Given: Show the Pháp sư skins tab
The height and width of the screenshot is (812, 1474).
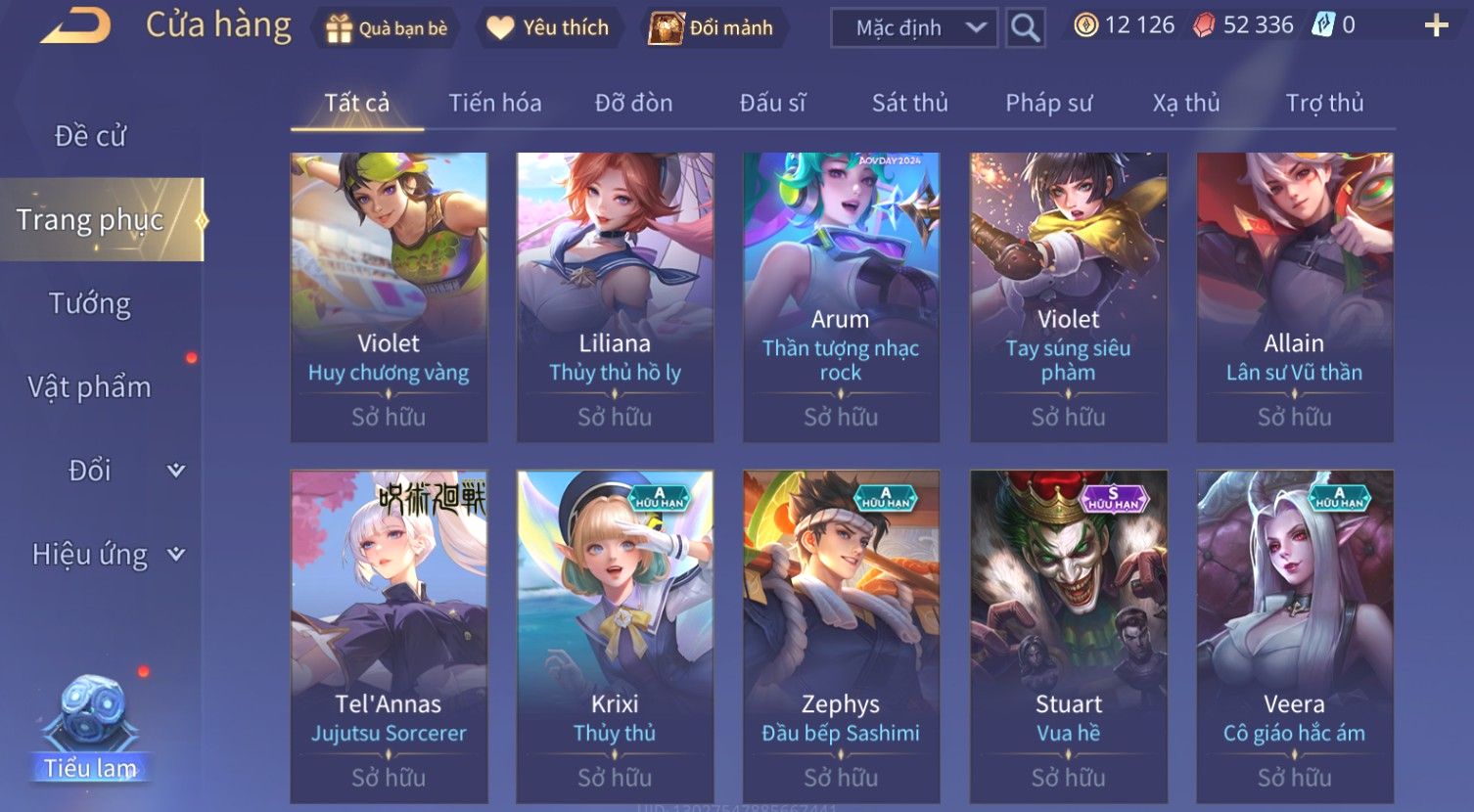Looking at the screenshot, I should (x=1048, y=104).
